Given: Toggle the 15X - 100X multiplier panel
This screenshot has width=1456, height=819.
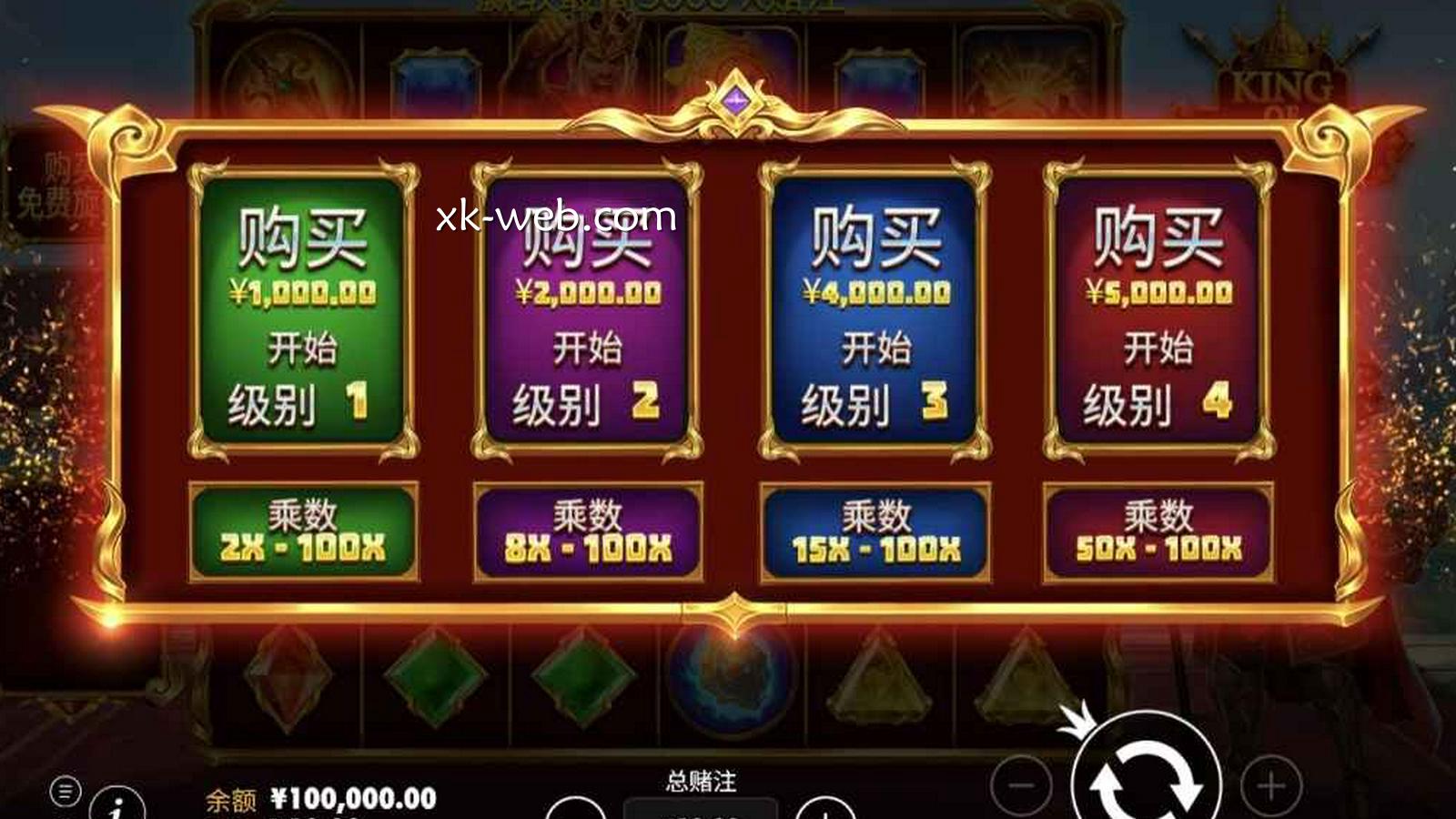Looking at the screenshot, I should pos(875,532).
